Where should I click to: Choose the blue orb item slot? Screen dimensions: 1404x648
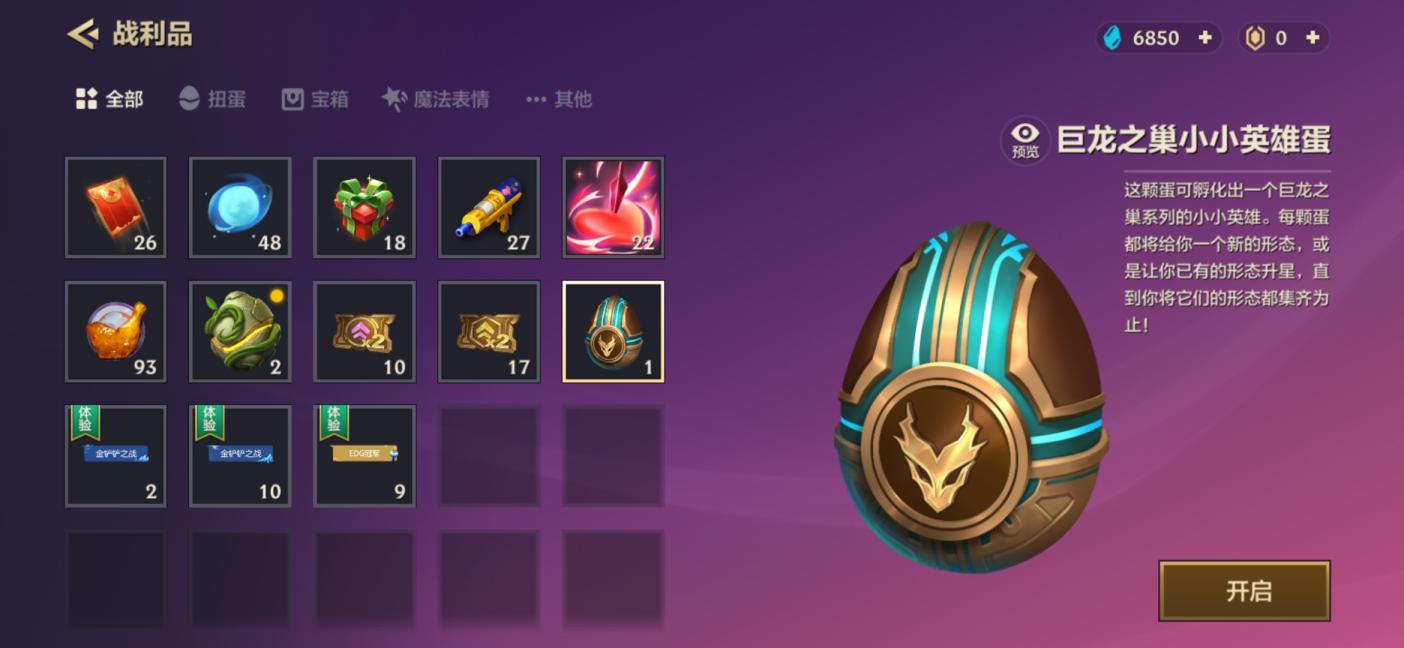click(240, 207)
